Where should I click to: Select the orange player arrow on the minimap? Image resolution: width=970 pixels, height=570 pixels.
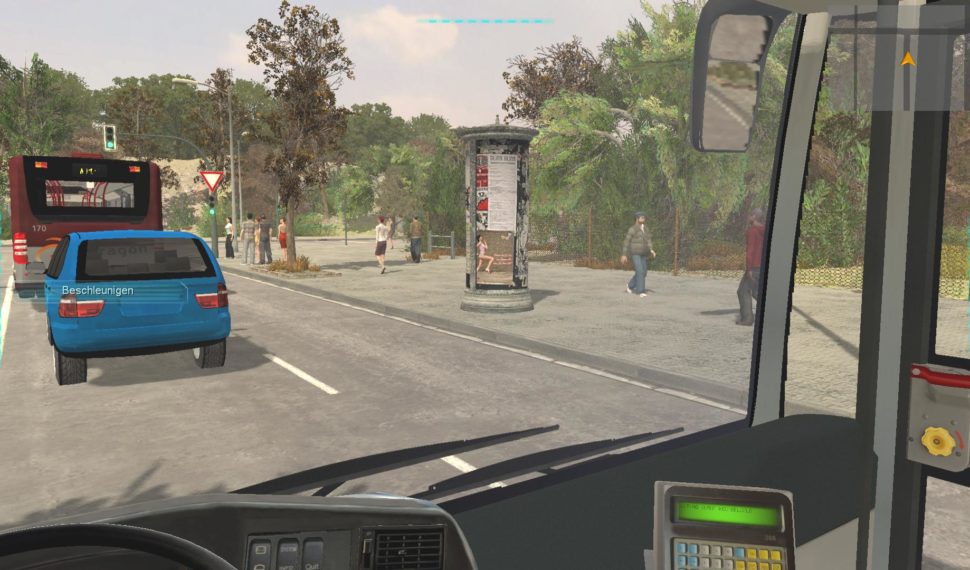[x=907, y=59]
